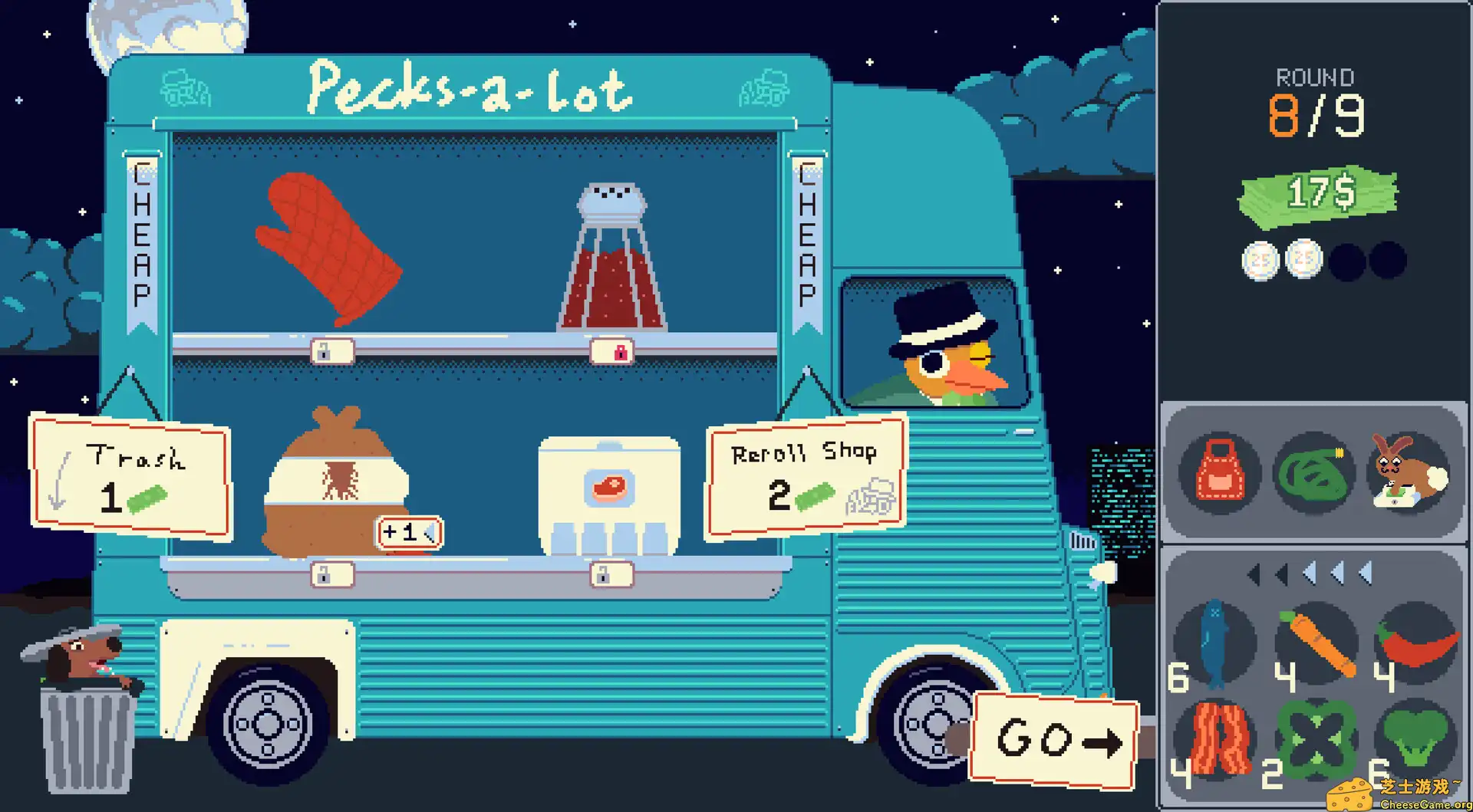Screen dimensions: 1473x812
Task: Unlock the pink padlock under the spice shaker
Action: click(x=620, y=351)
